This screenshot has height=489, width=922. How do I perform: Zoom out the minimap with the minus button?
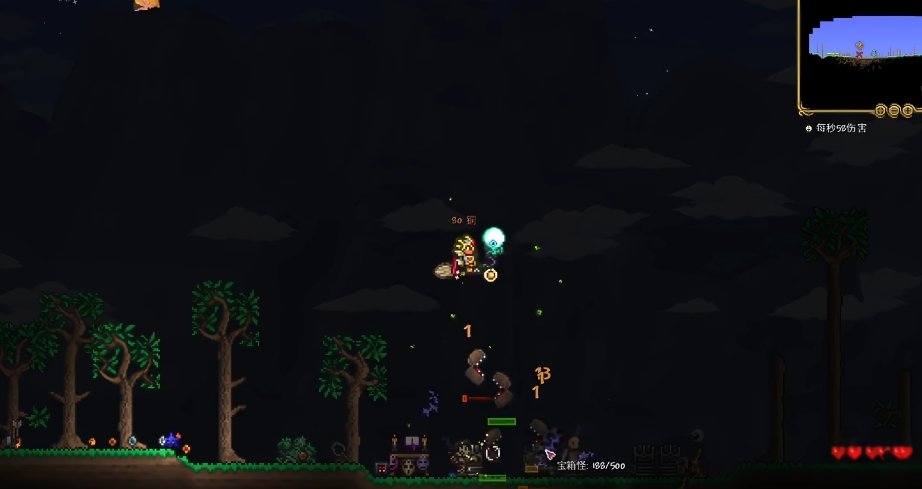(894, 110)
